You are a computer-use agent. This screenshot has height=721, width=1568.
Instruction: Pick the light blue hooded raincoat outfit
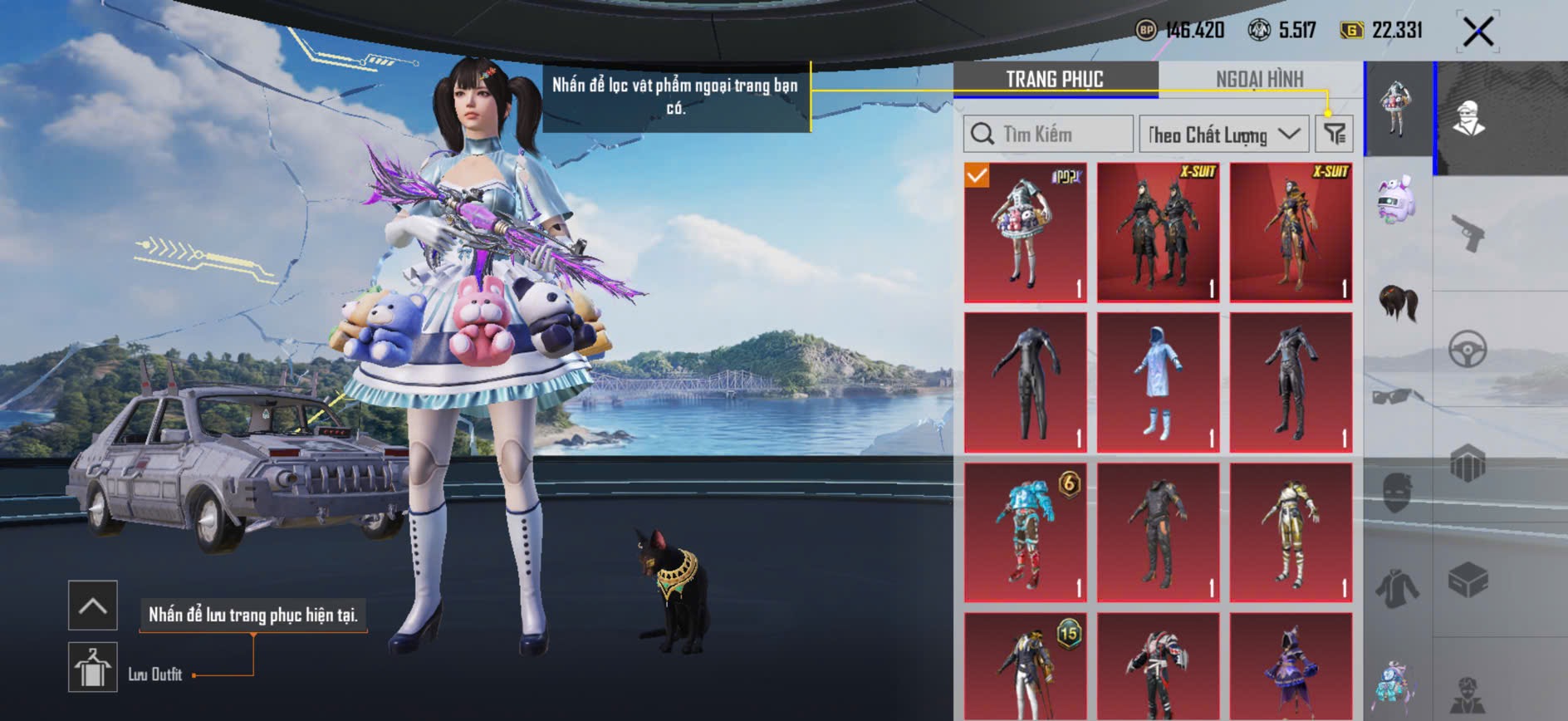(1158, 382)
